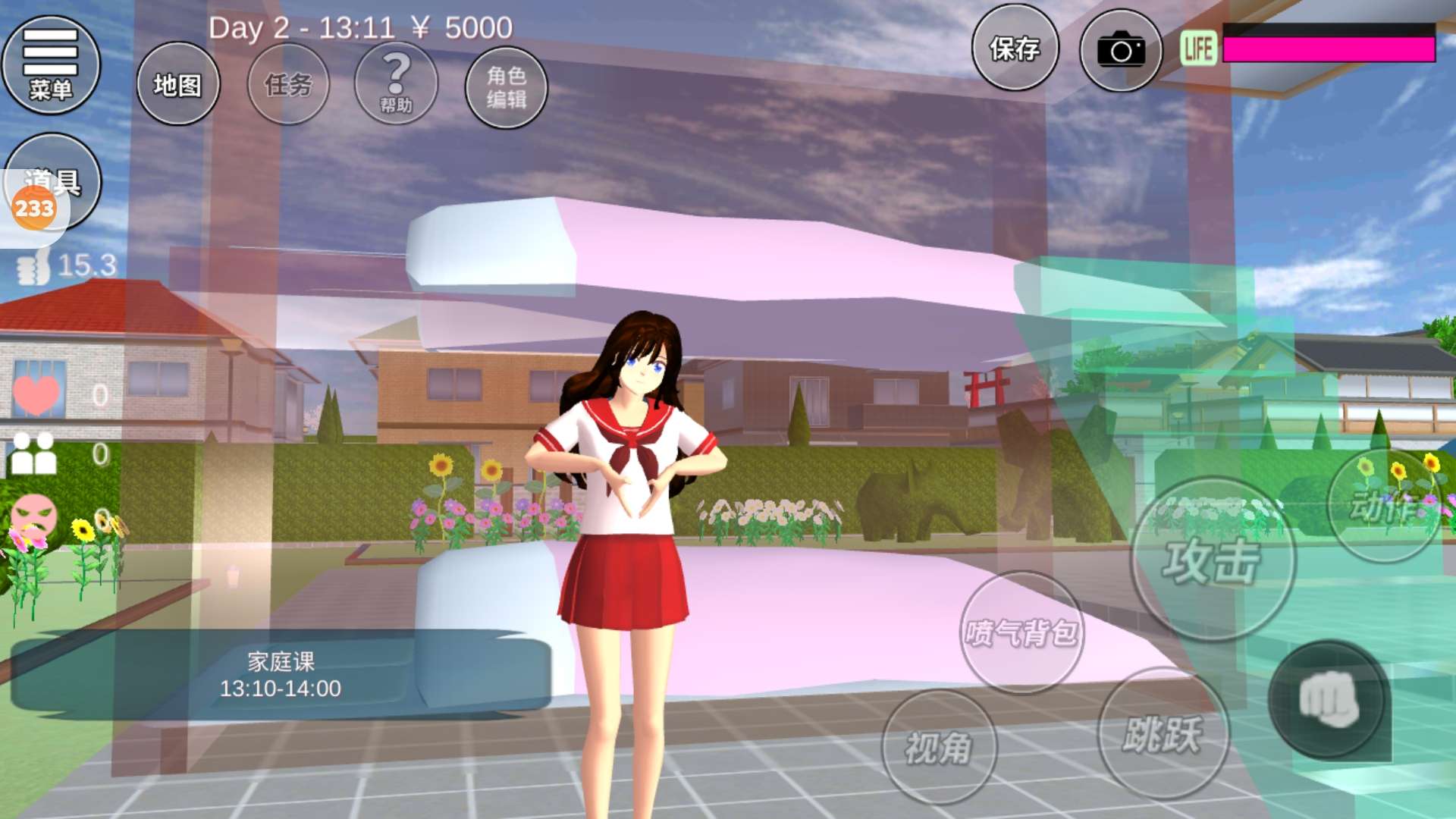Open 角色编辑 character editor
The image size is (1456, 819).
(x=506, y=87)
